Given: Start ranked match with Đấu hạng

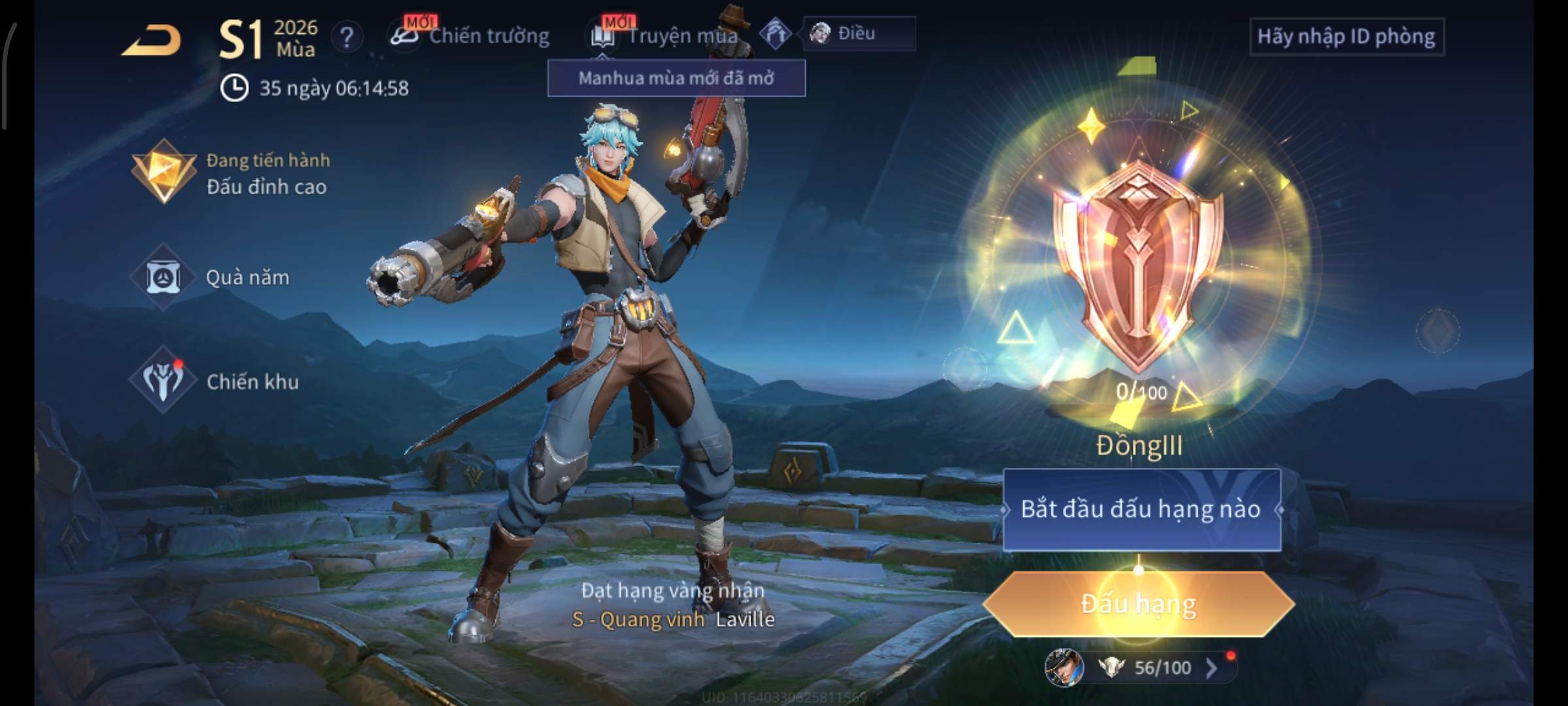Looking at the screenshot, I should tap(1138, 604).
